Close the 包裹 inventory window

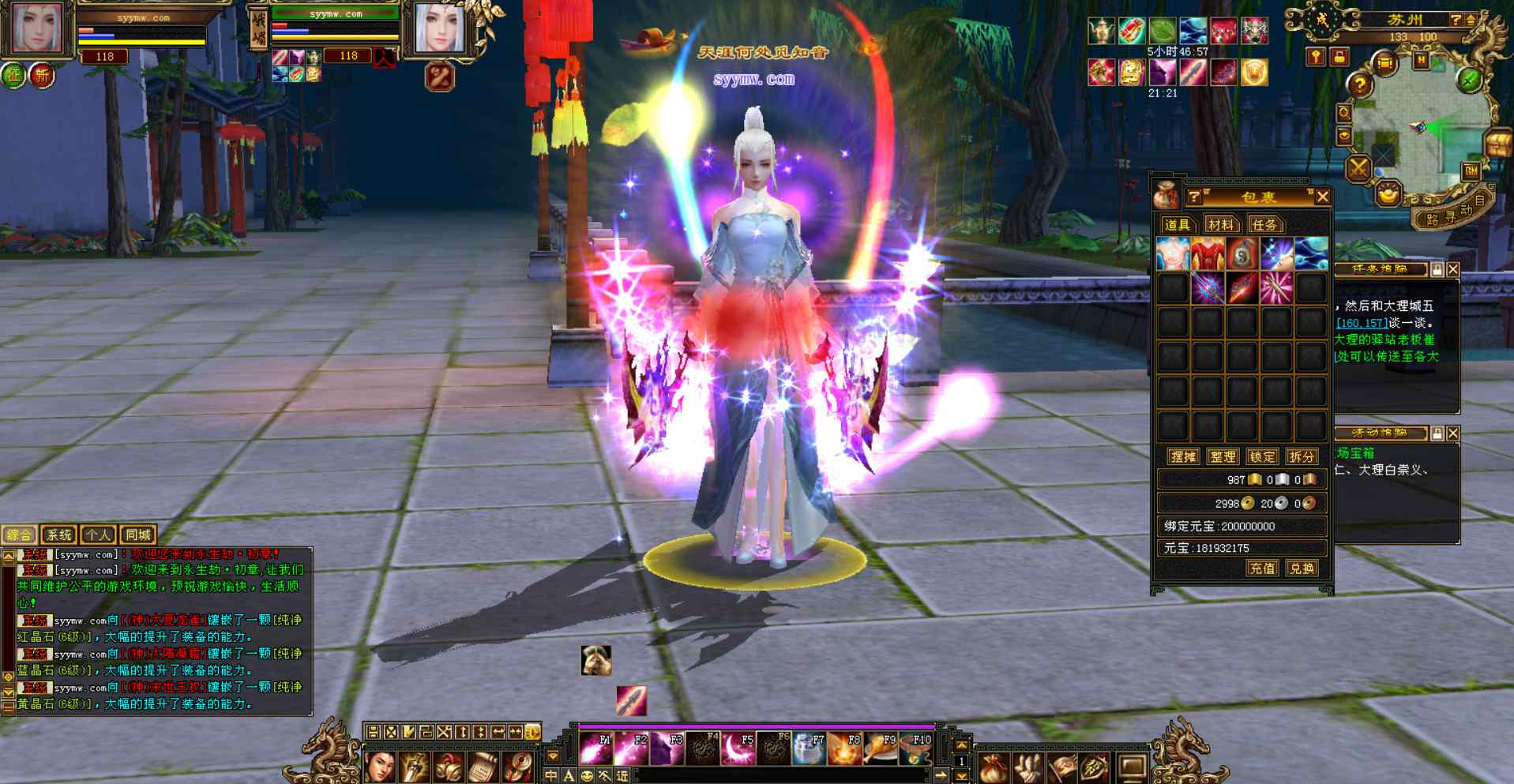(x=1322, y=197)
